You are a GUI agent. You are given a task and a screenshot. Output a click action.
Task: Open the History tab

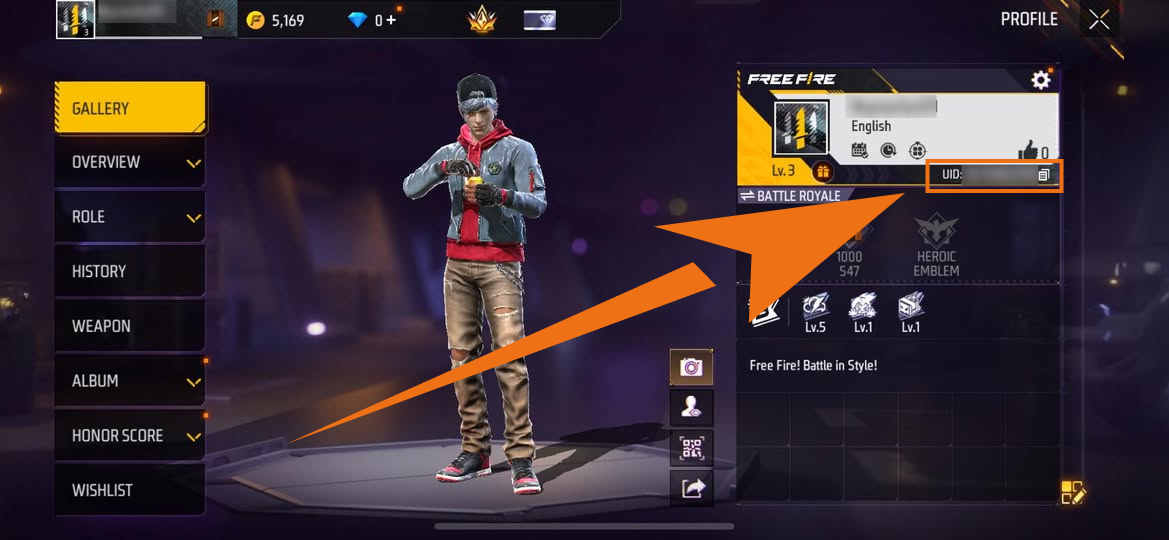coord(130,271)
